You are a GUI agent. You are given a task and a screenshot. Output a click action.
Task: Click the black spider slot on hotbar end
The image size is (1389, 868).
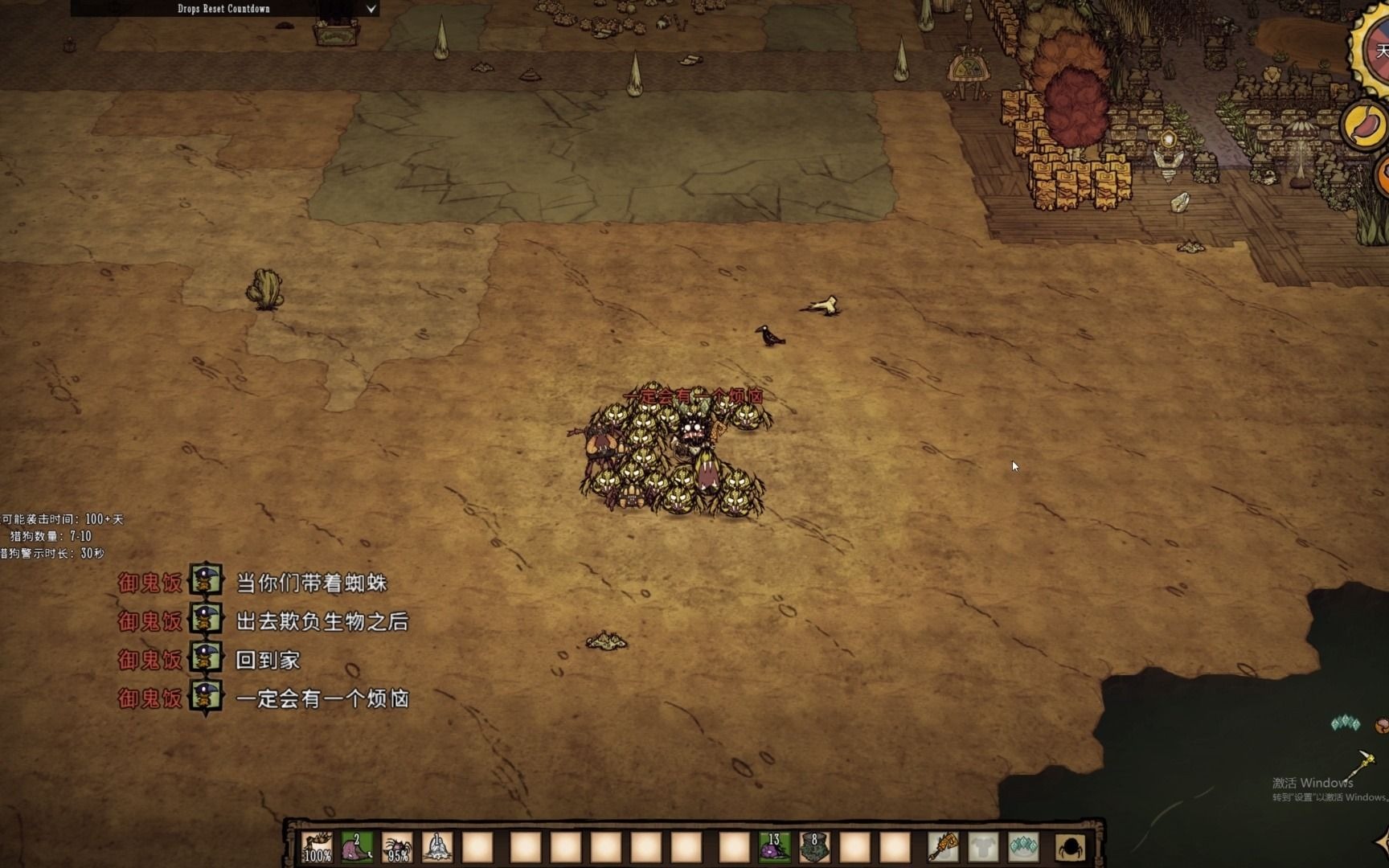pos(1070,847)
